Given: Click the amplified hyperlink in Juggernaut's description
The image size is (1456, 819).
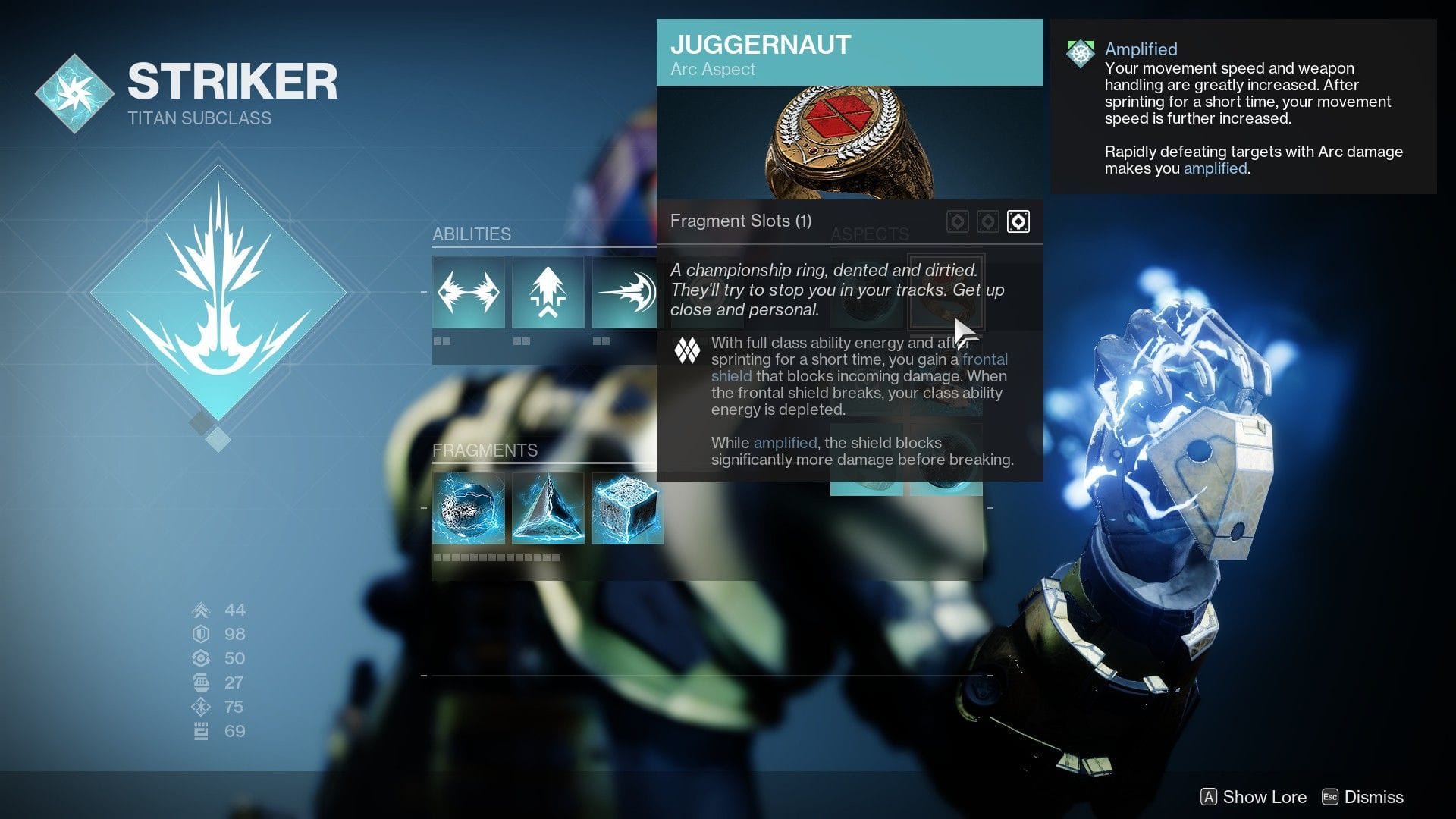Looking at the screenshot, I should (x=784, y=443).
